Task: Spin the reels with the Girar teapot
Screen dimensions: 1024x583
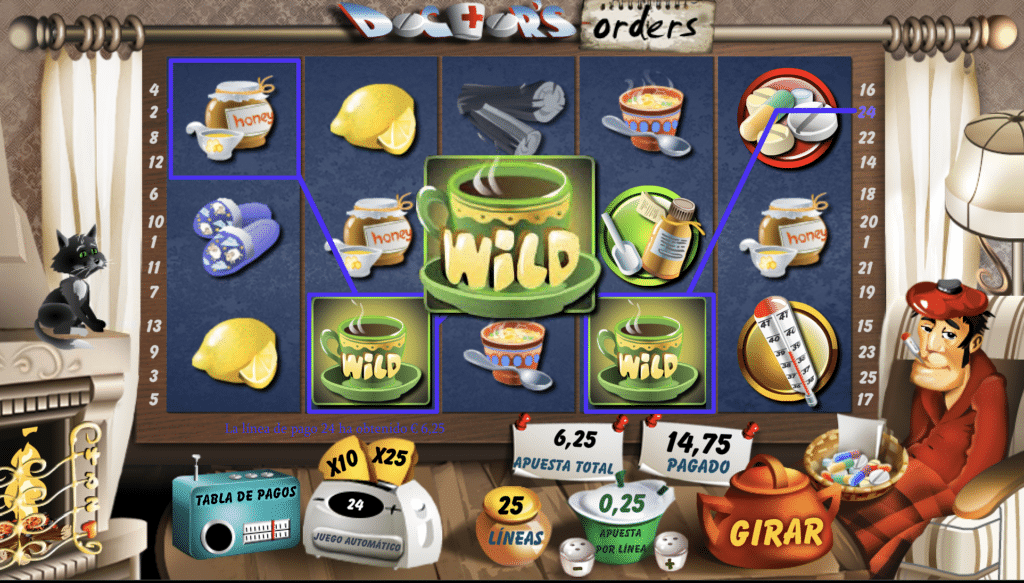Action: click(775, 531)
